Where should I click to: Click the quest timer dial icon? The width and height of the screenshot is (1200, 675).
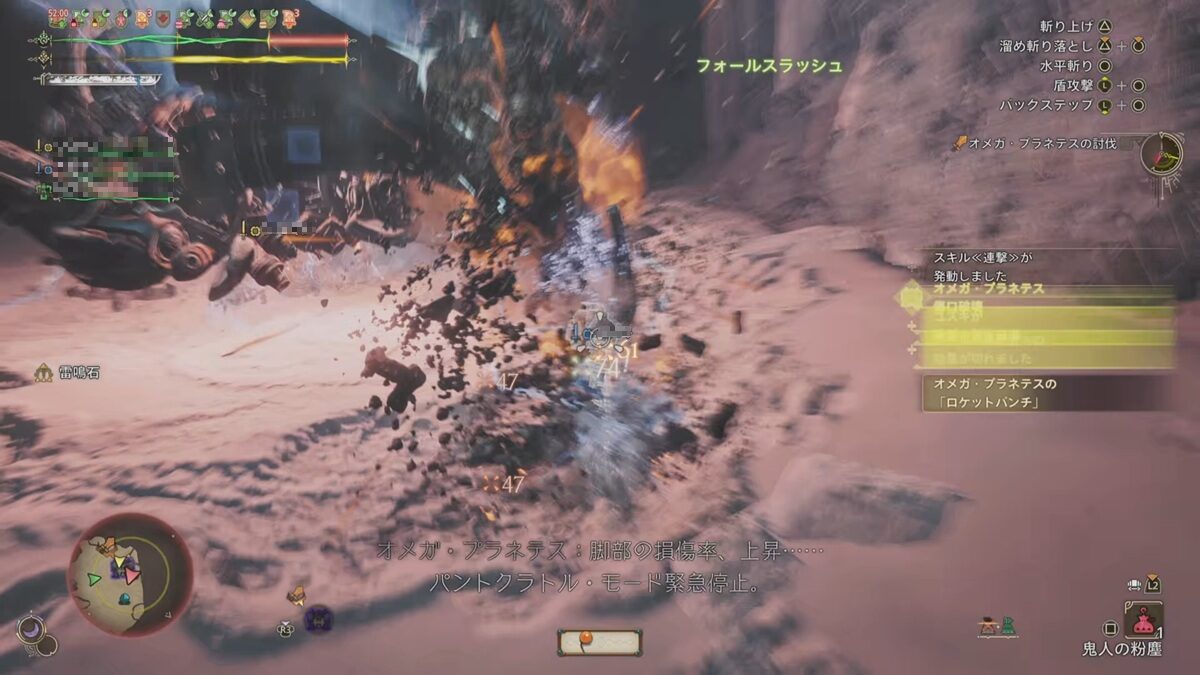pyautogui.click(x=1161, y=154)
